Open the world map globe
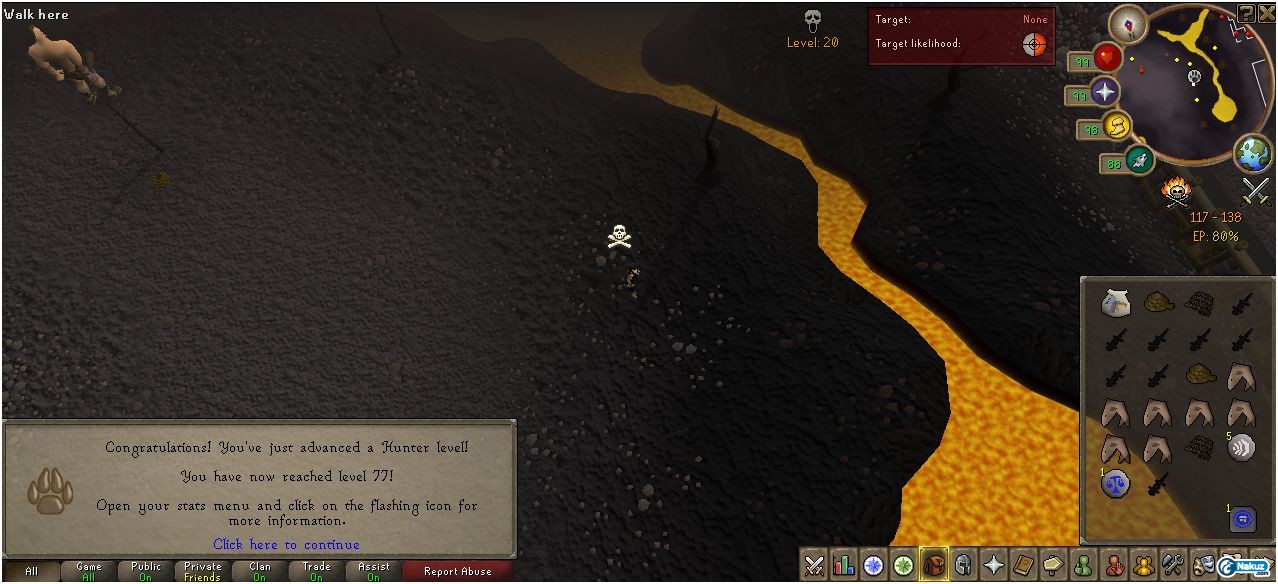 pyautogui.click(x=1252, y=153)
